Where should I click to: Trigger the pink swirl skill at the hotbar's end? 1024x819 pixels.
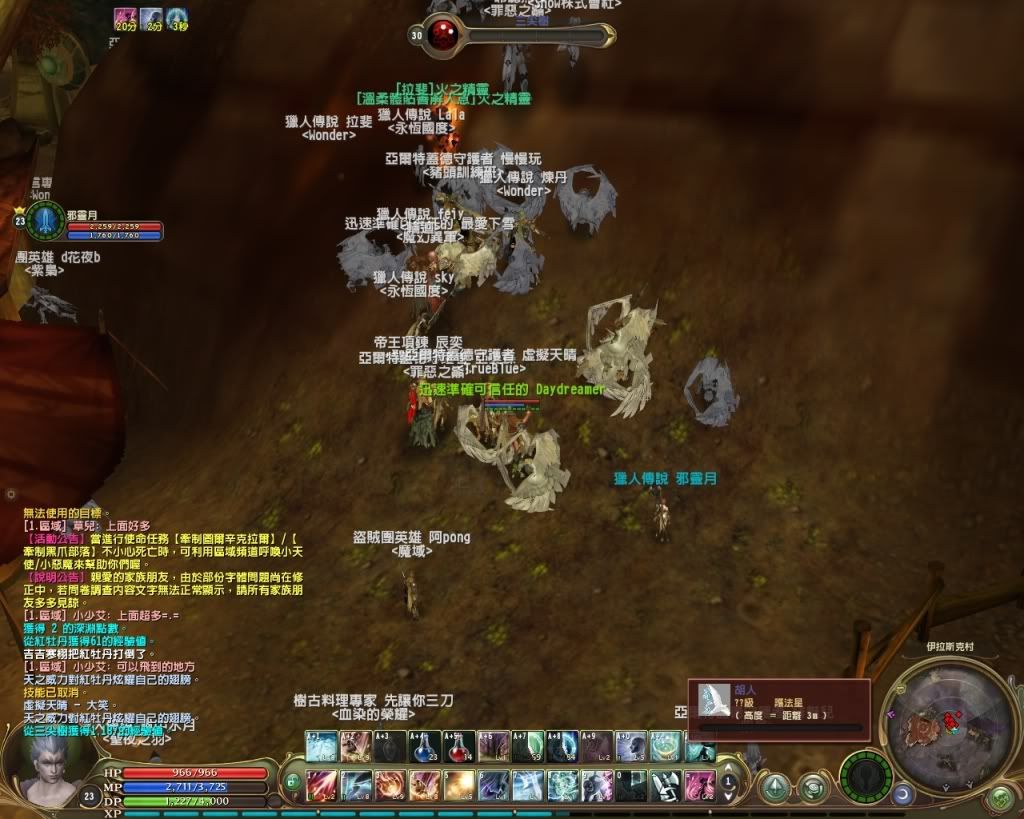(700, 785)
